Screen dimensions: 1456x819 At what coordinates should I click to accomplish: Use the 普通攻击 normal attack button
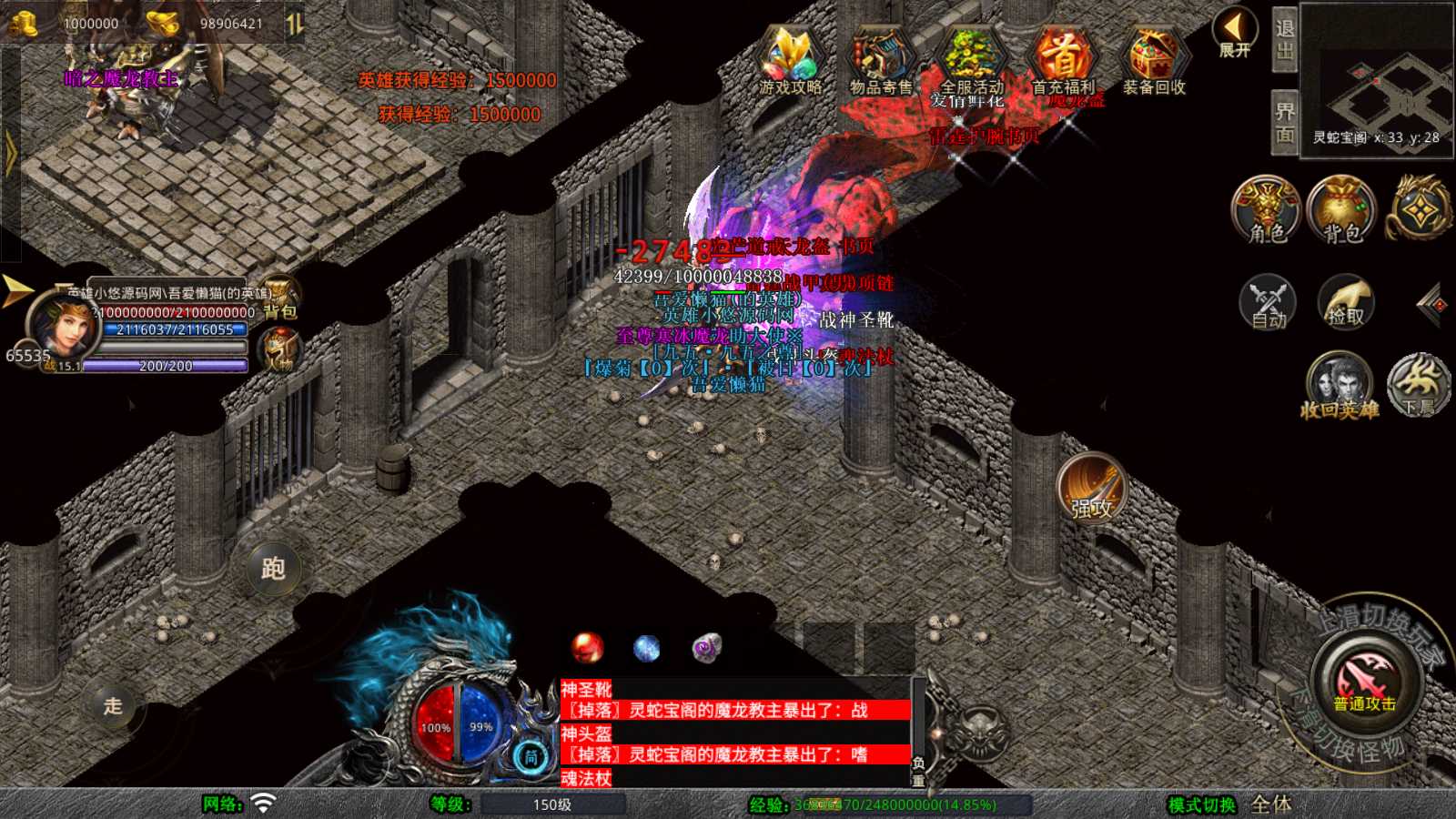(x=1365, y=682)
